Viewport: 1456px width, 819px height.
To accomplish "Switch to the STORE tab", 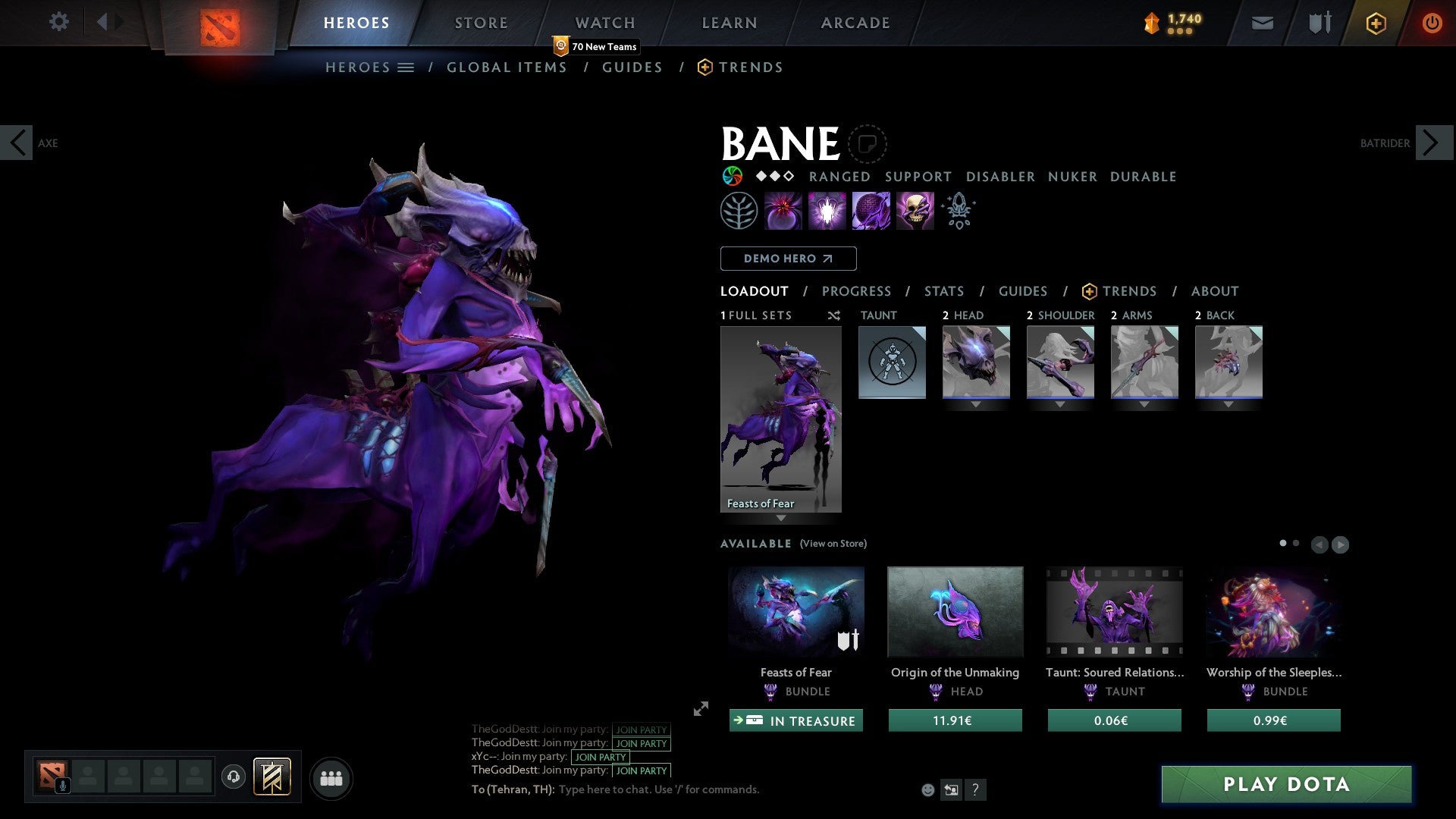I will pyautogui.click(x=481, y=22).
